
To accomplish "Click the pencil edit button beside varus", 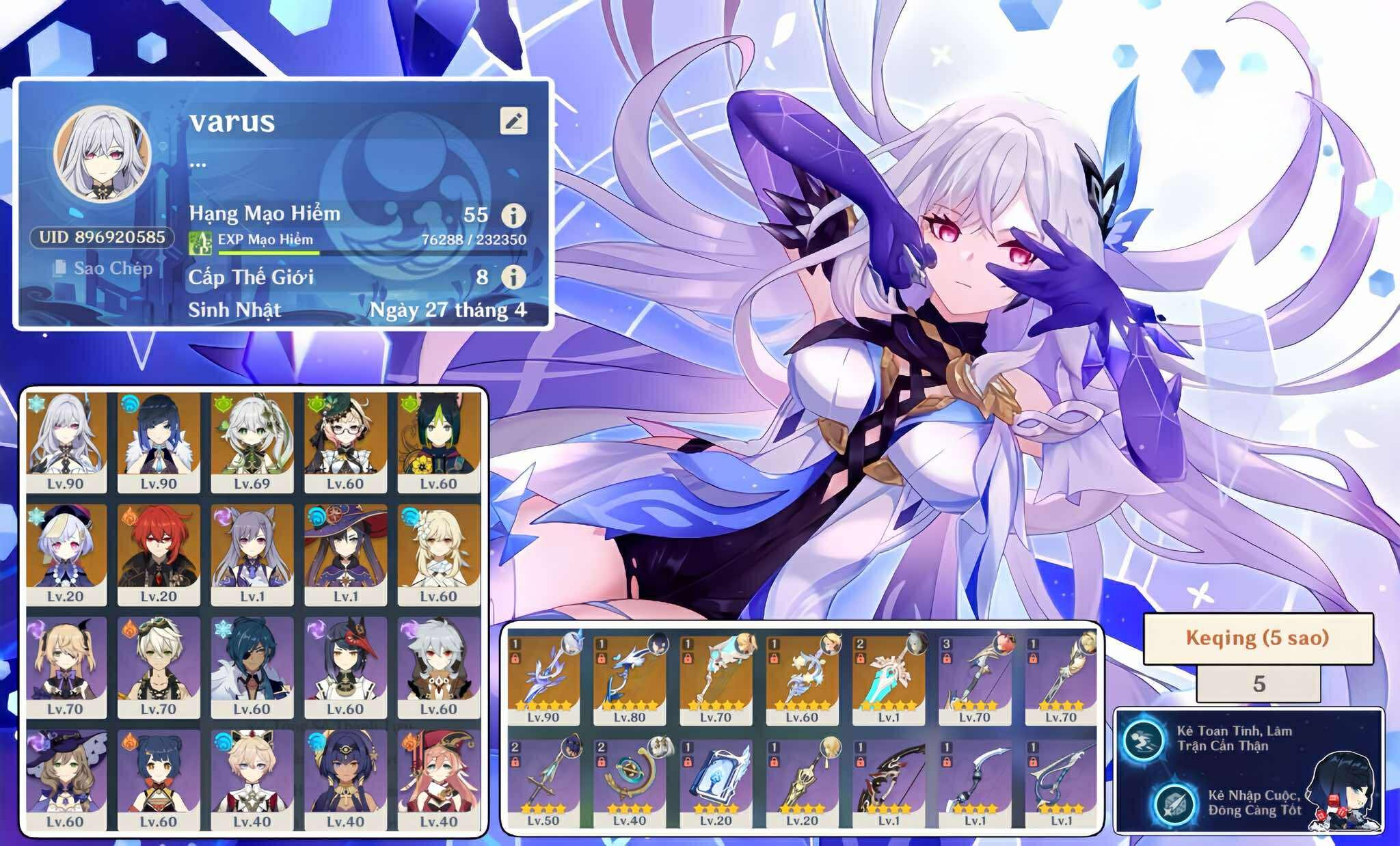I will (513, 121).
